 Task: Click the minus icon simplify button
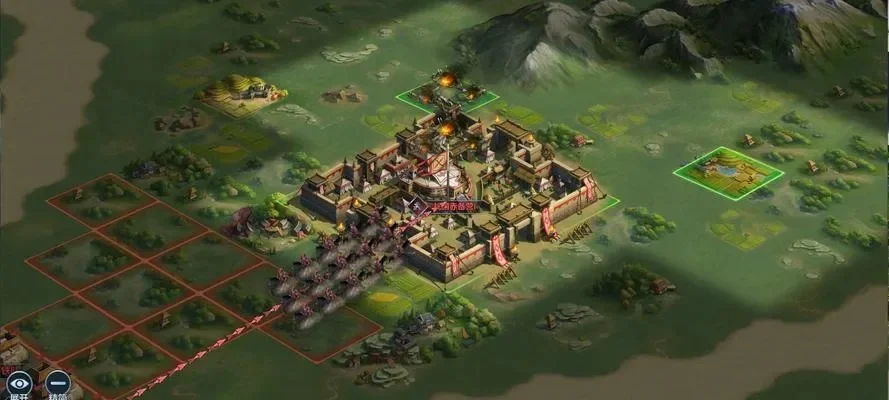click(58, 382)
